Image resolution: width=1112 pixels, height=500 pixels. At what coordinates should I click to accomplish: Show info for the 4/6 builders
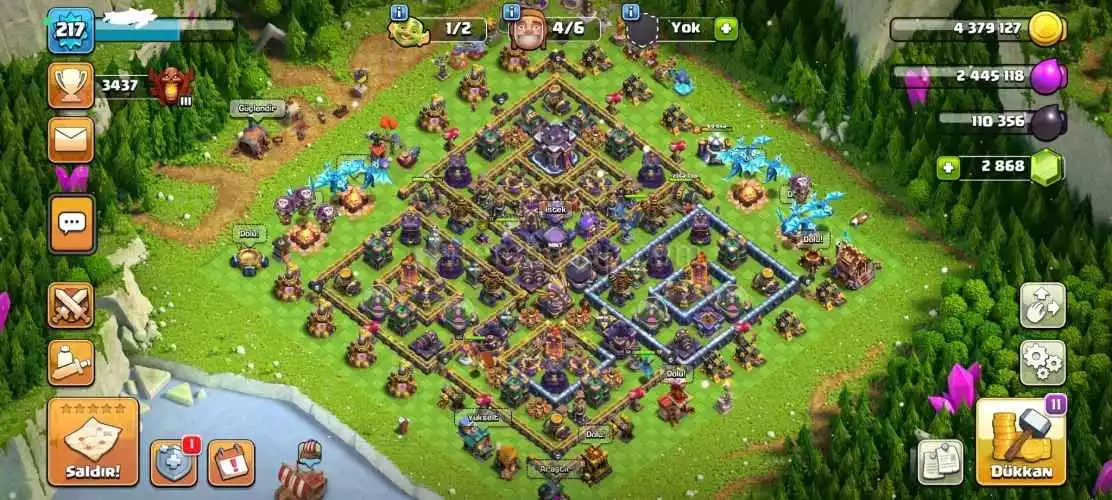tap(512, 12)
